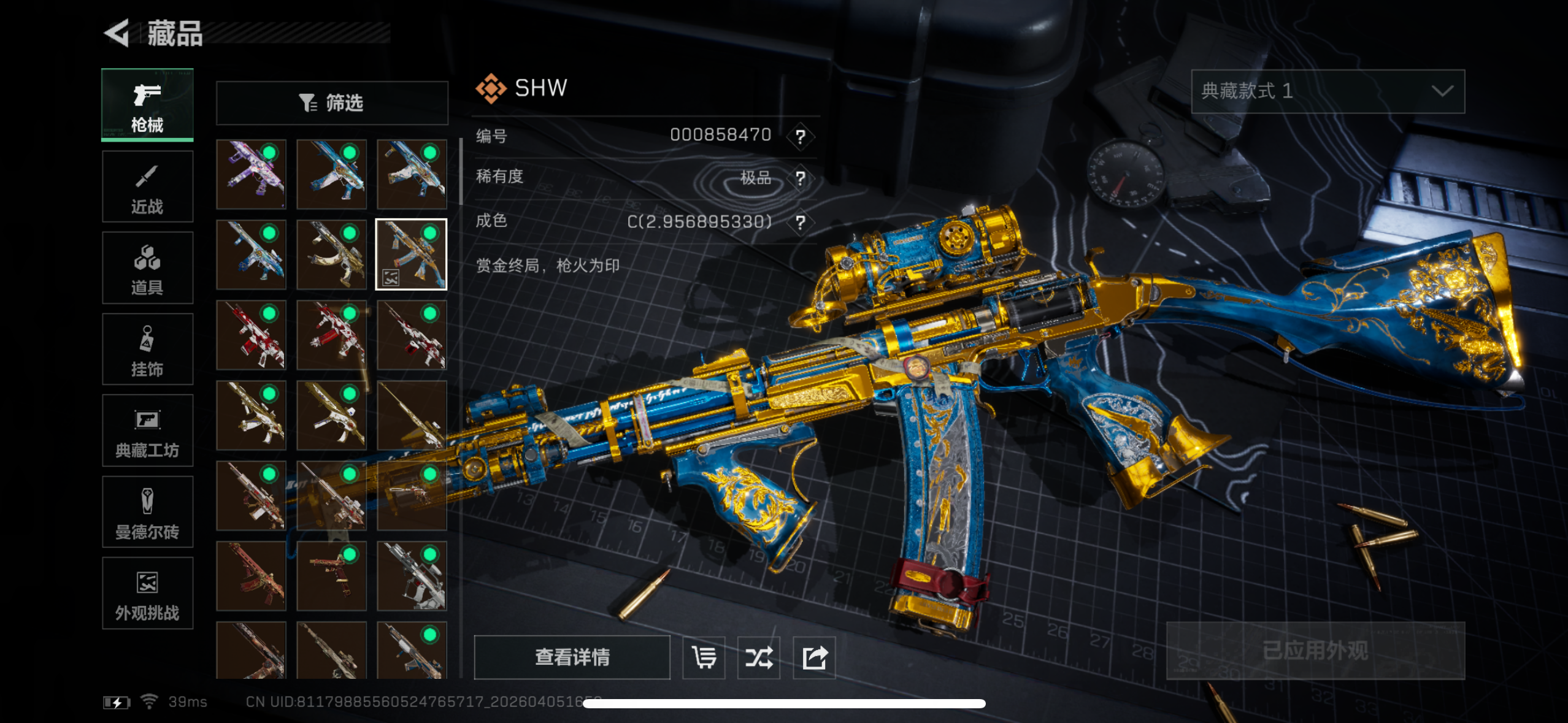Switch to the 枪械 firearms tab

[x=147, y=105]
